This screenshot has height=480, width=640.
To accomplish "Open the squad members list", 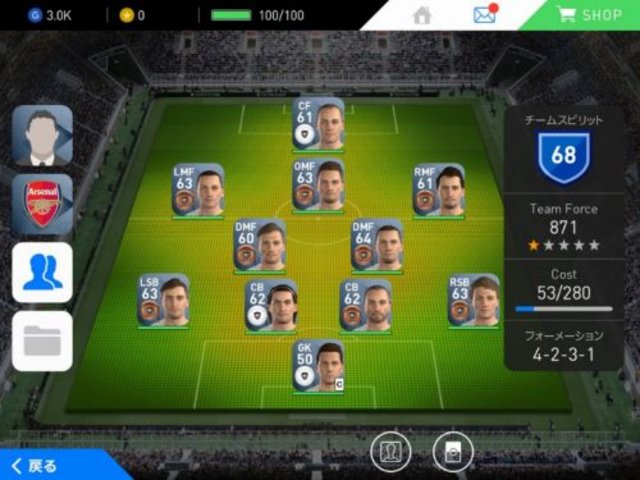I will [x=42, y=272].
